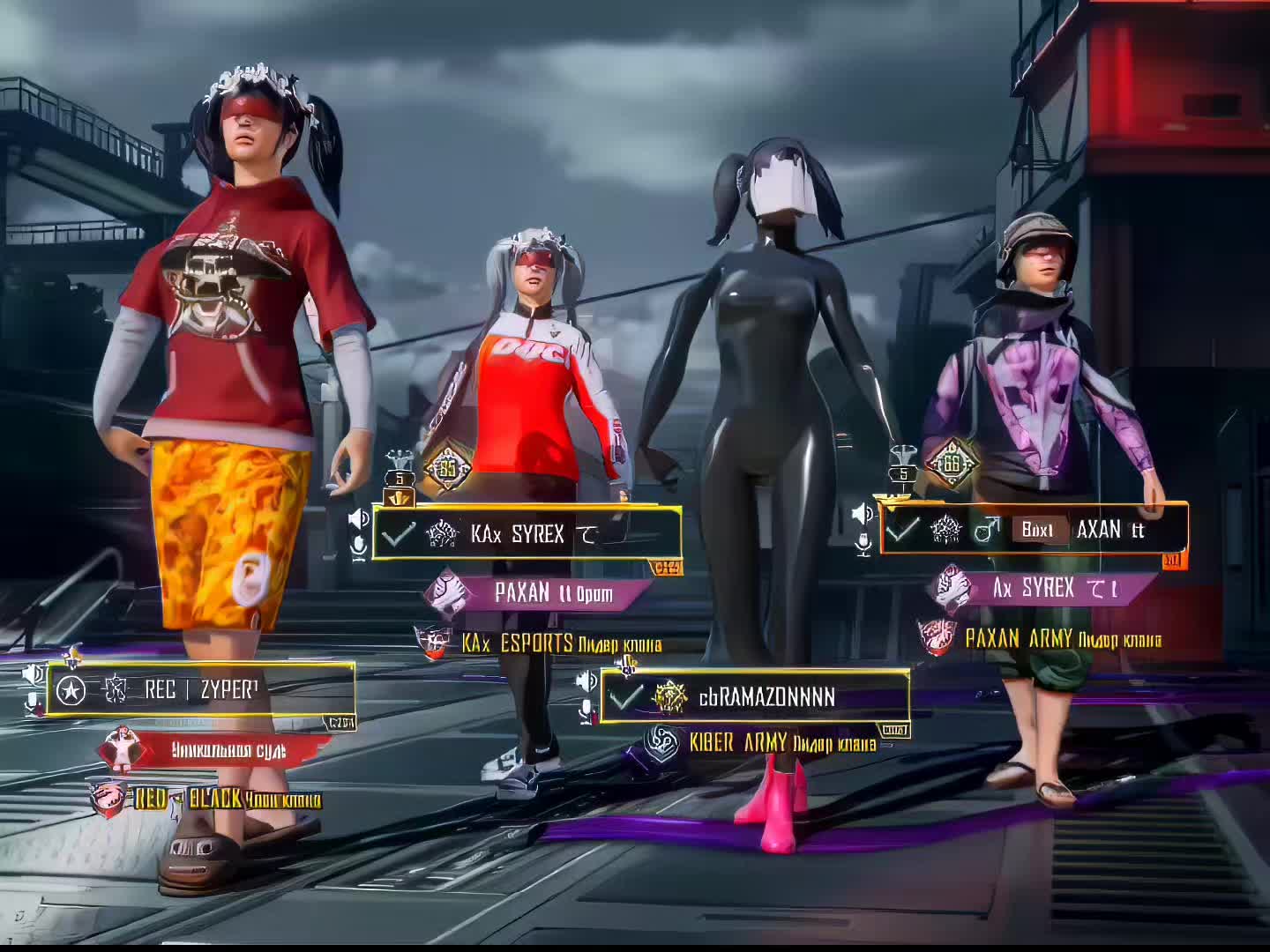Open the KAx SYREX player nameplate
Screen dimensions: 1270x952
click(x=527, y=533)
